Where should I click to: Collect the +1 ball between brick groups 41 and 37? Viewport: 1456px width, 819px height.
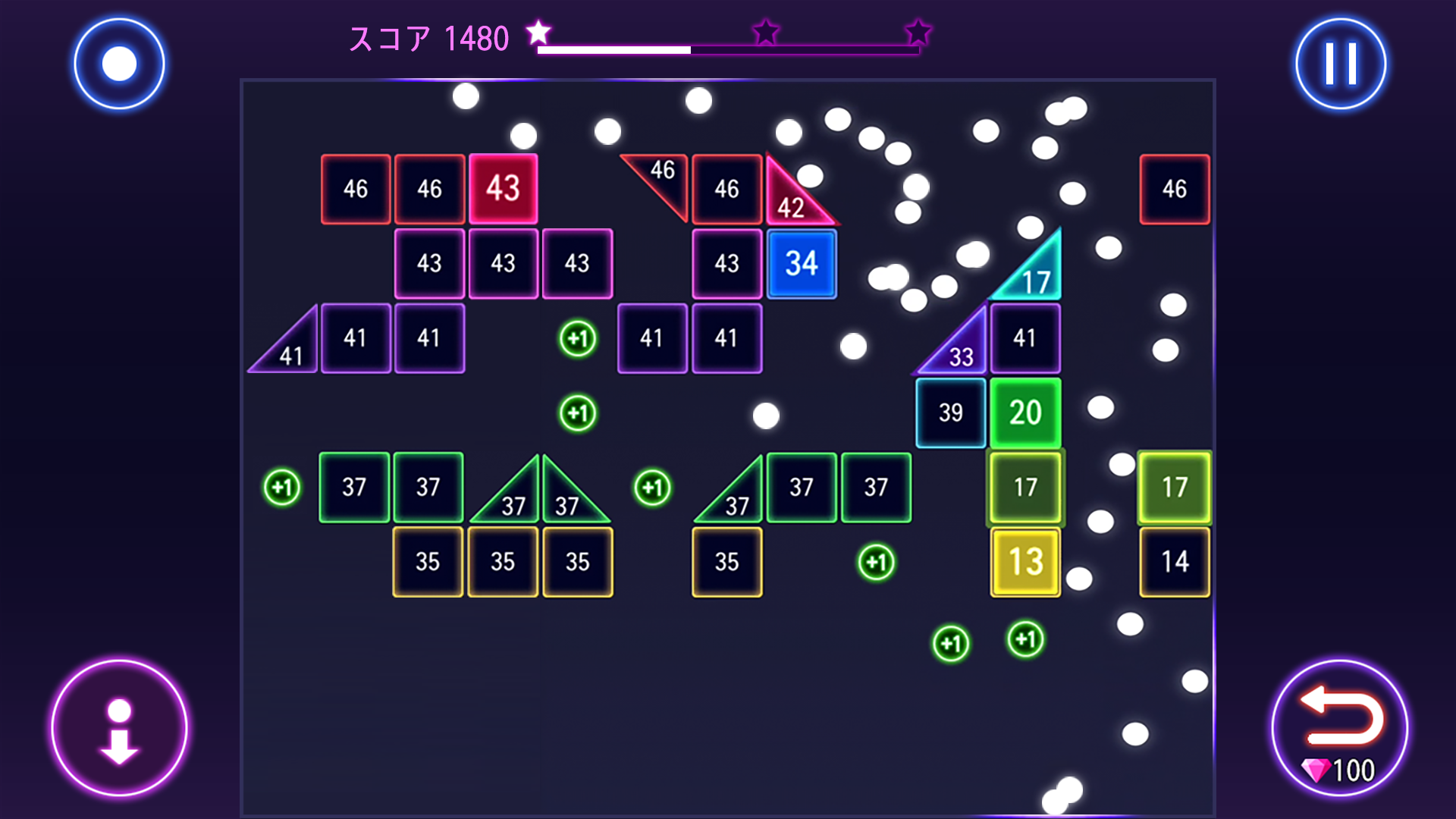pyautogui.click(x=576, y=412)
